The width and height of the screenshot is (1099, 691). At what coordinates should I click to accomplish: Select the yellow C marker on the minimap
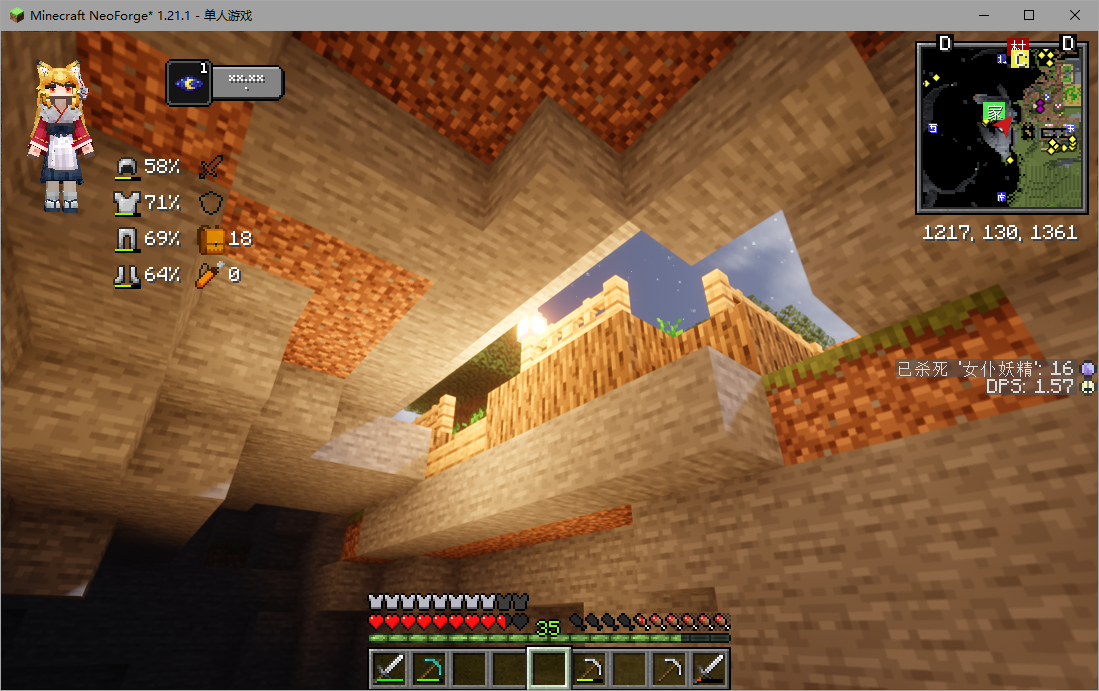1020,59
